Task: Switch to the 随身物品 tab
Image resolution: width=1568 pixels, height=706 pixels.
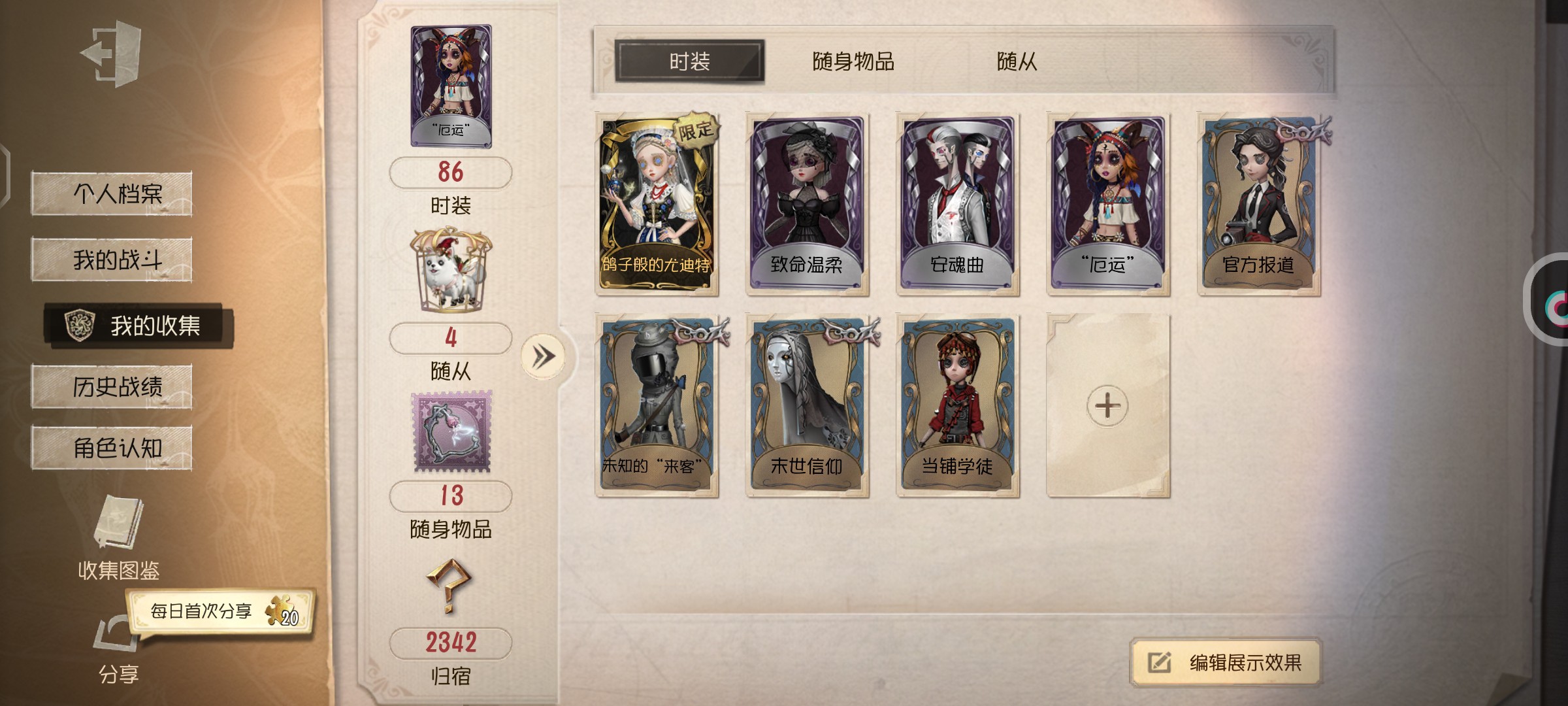Action: [853, 61]
